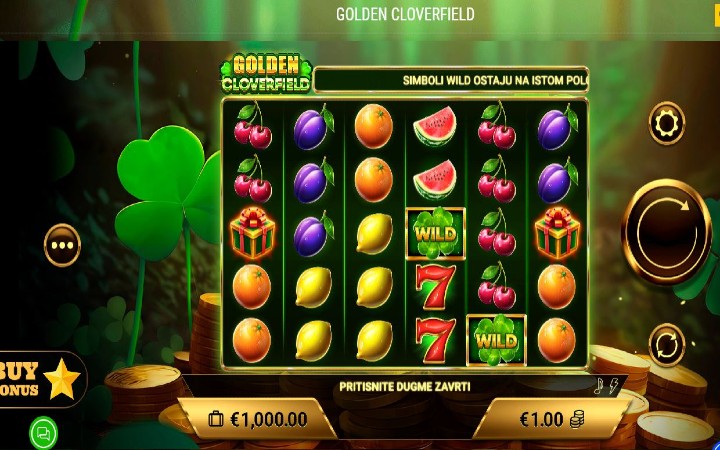Image resolution: width=720 pixels, height=450 pixels.
Task: Spin the reels with the round gold button
Action: point(665,230)
